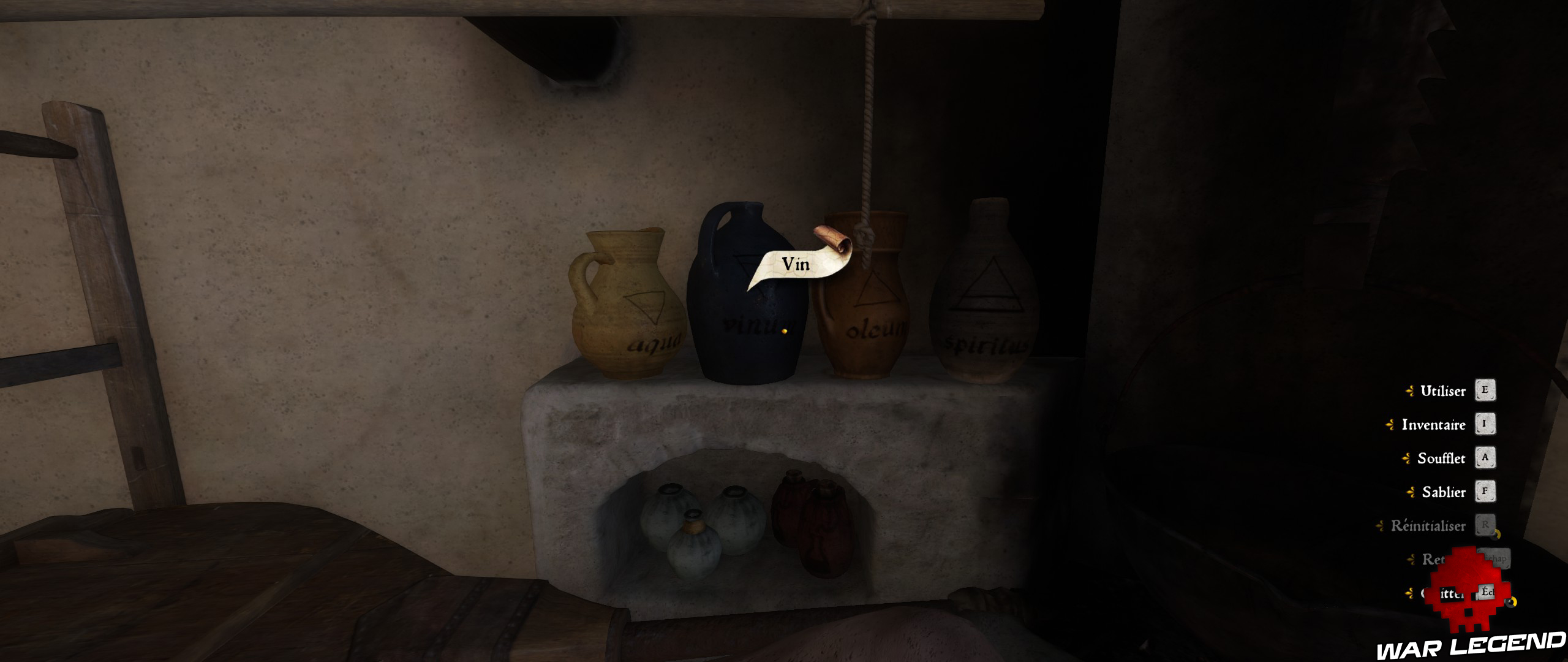Click the I key icon beside Inventaire

click(1485, 425)
